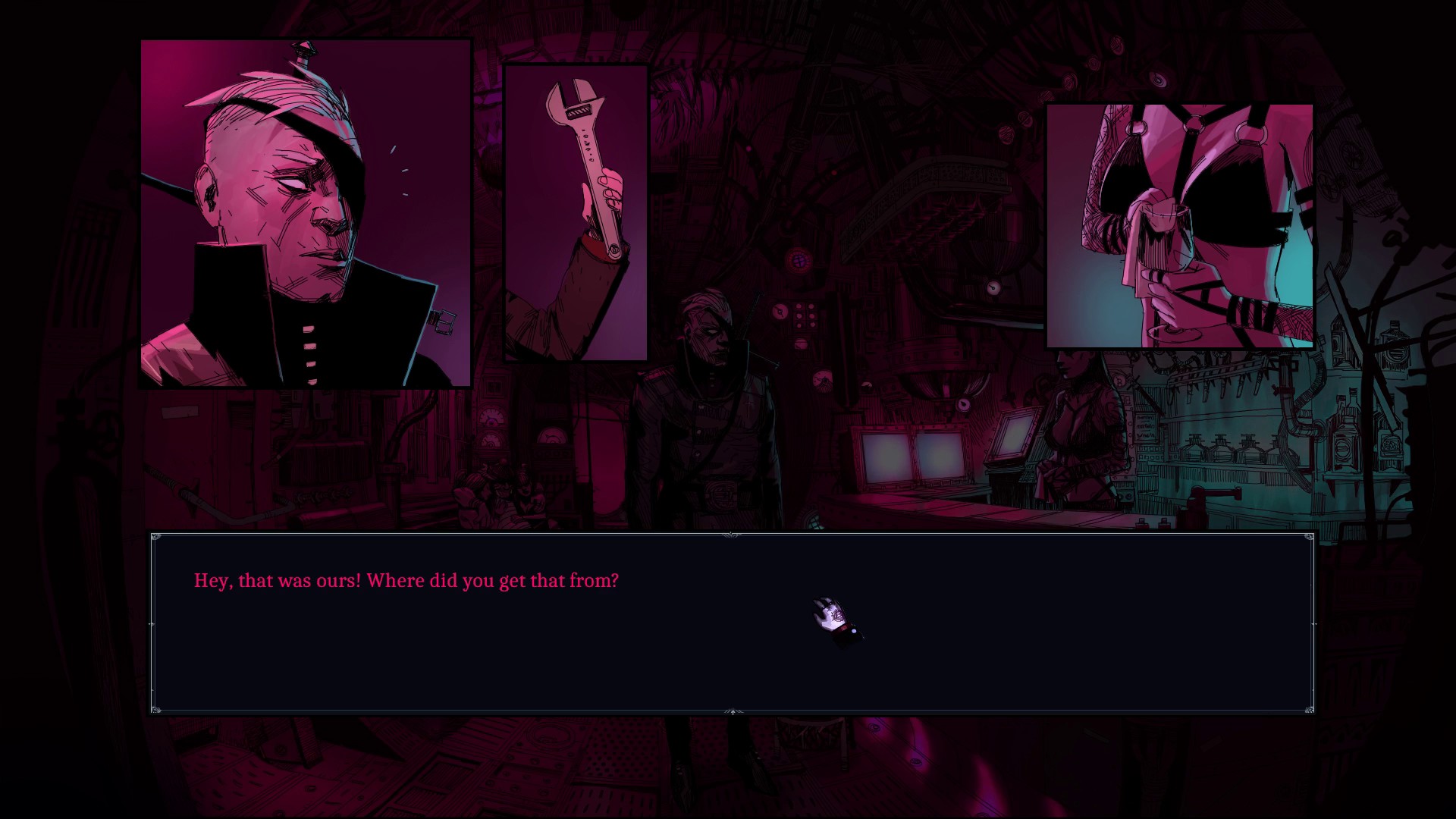Advance the dialogue by clicking the dialogue box
Image resolution: width=1456 pixels, height=819 pixels.
[x=732, y=623]
